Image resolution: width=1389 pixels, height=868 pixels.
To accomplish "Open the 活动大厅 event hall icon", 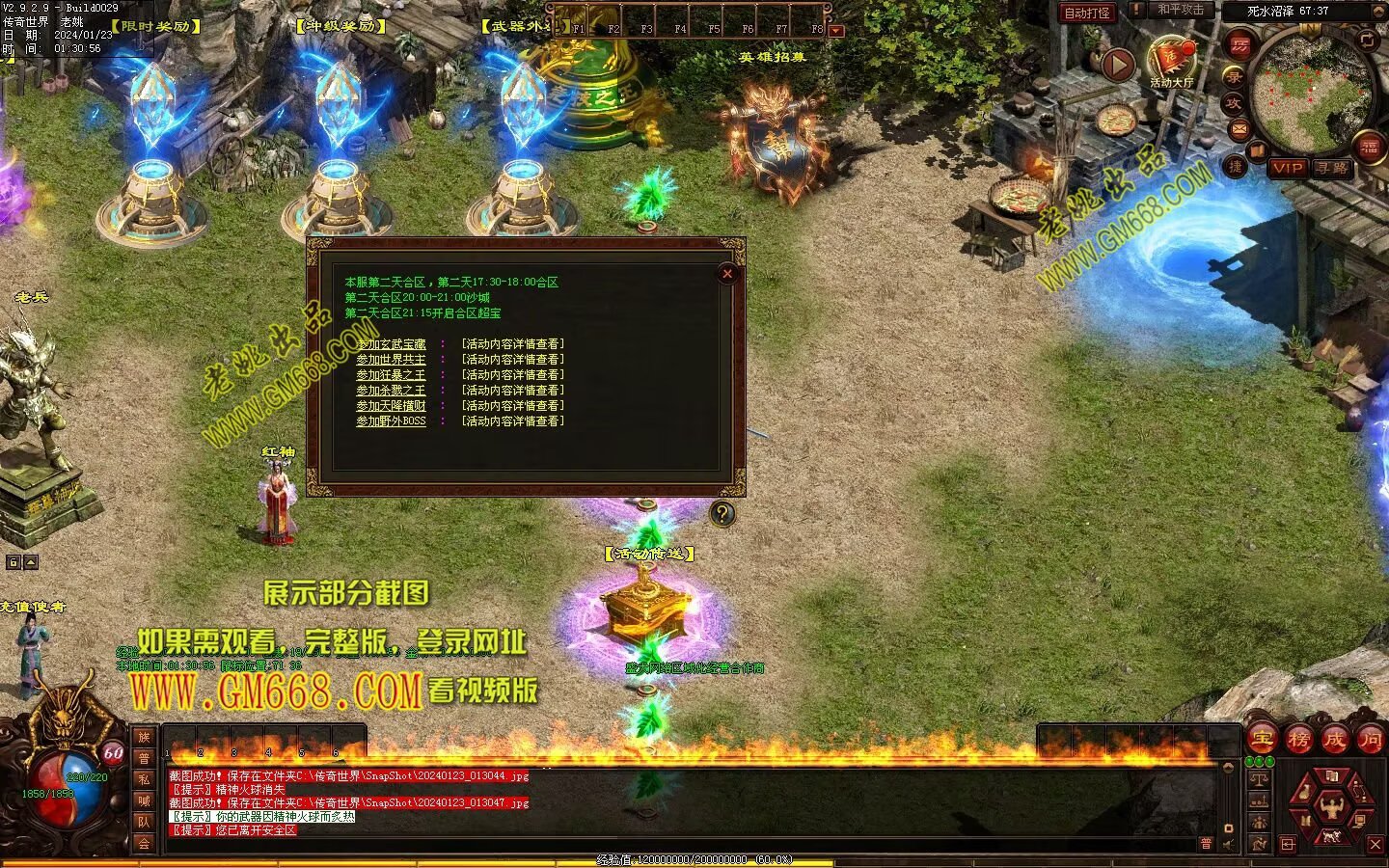I will pyautogui.click(x=1171, y=62).
